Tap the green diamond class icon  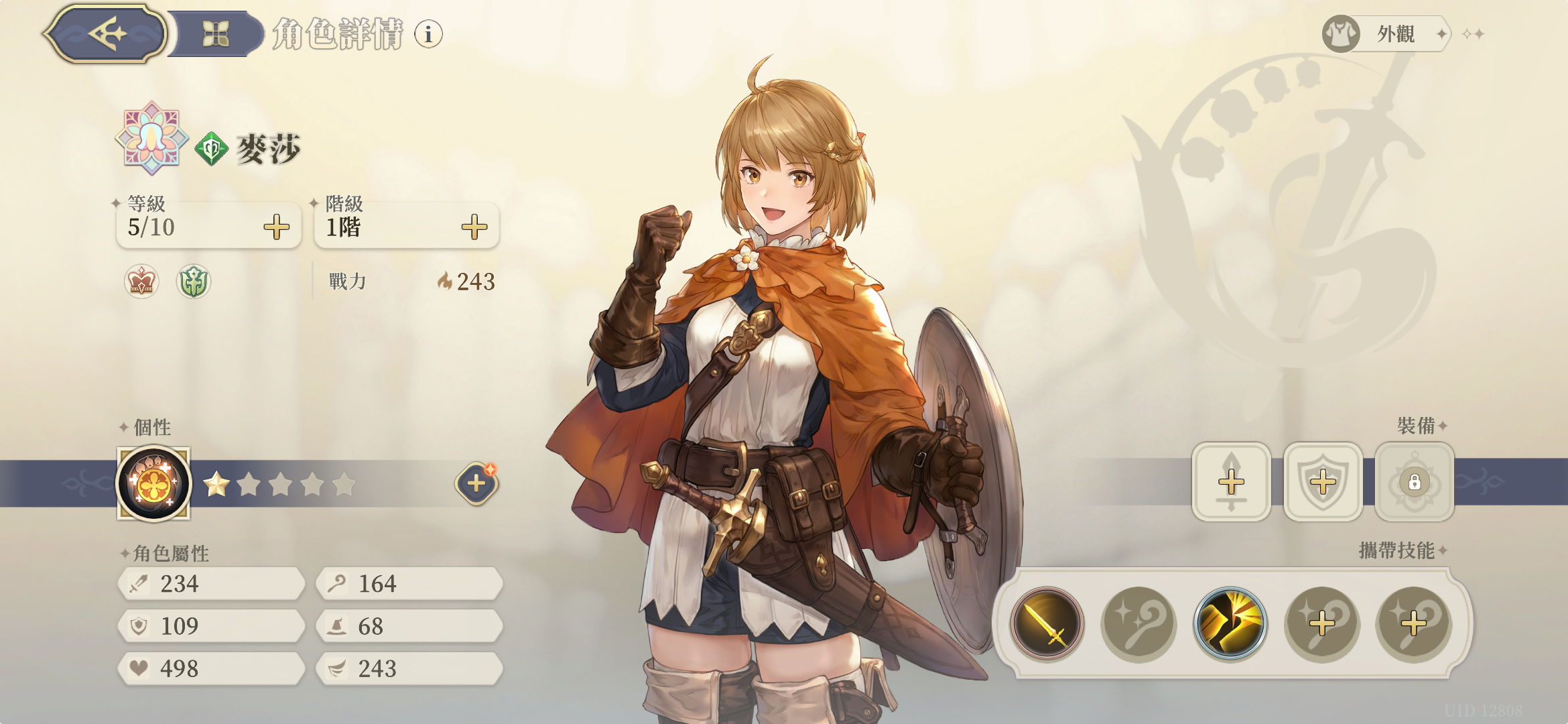(212, 149)
